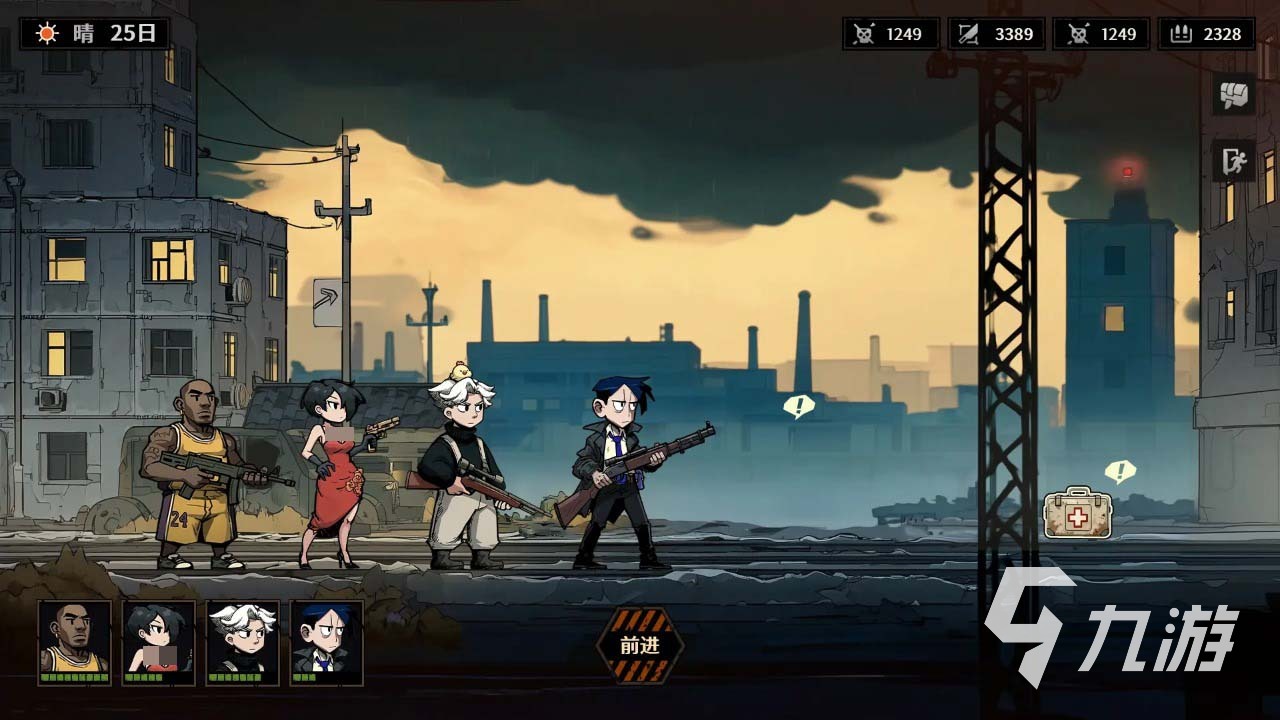The width and height of the screenshot is (1280, 720).
Task: Click the 前进 advance button
Action: (640, 646)
